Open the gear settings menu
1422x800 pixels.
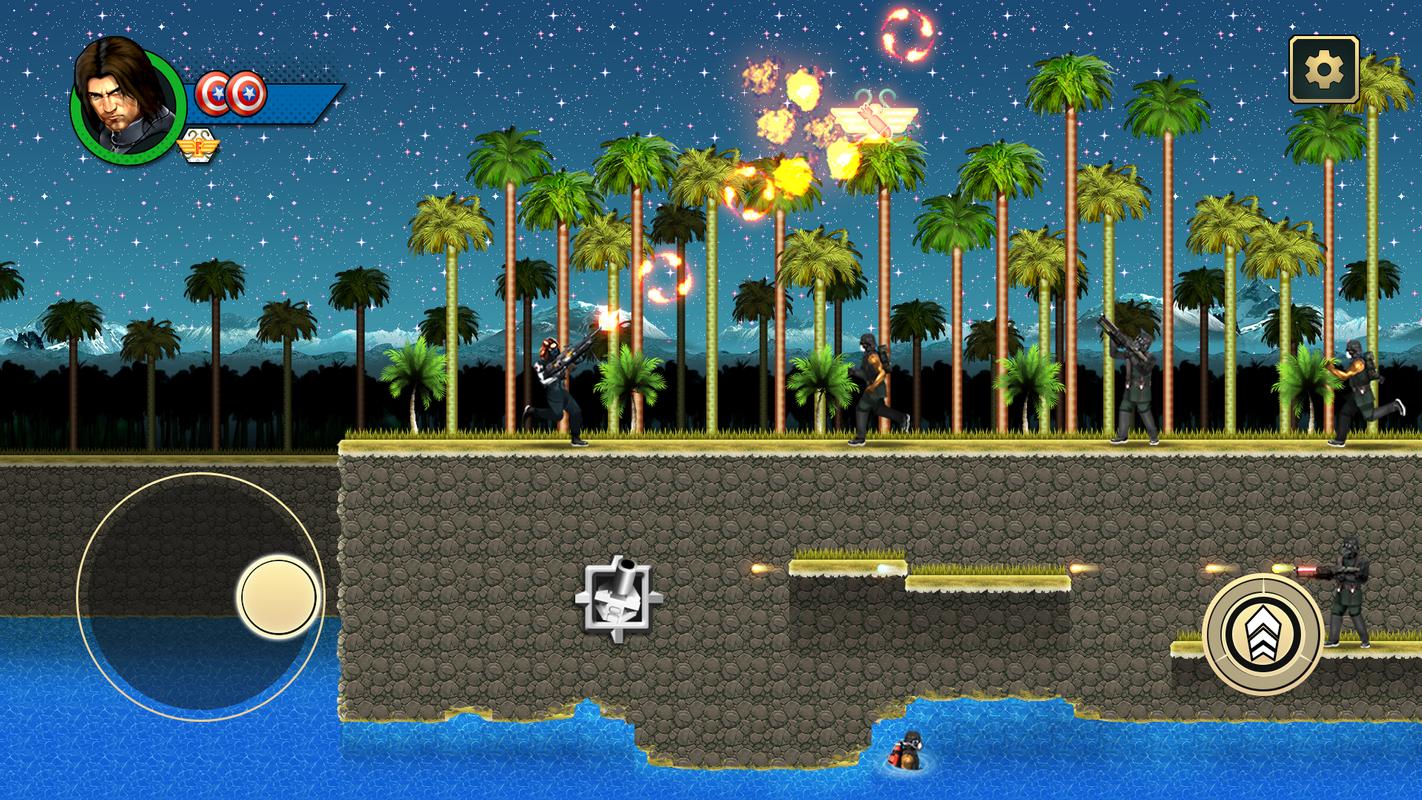click(1323, 69)
